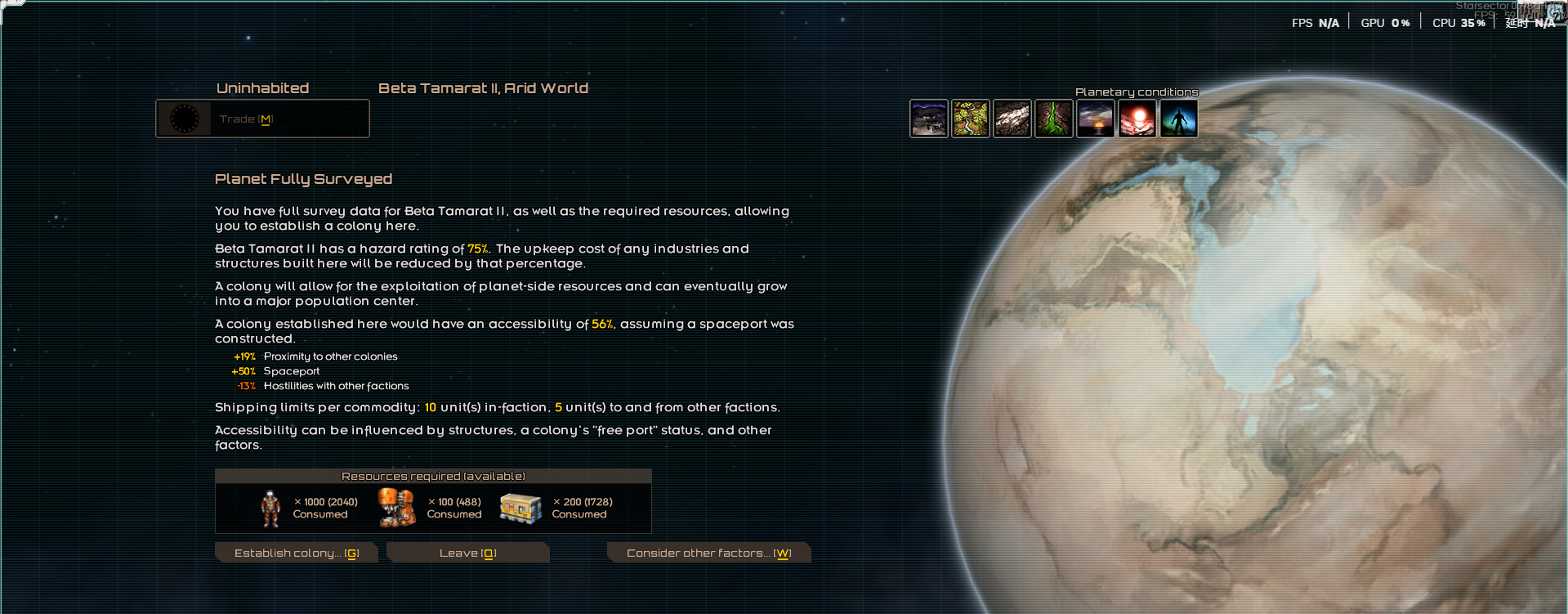Leave the planet survey screen
The image size is (1568, 614).
(467, 553)
